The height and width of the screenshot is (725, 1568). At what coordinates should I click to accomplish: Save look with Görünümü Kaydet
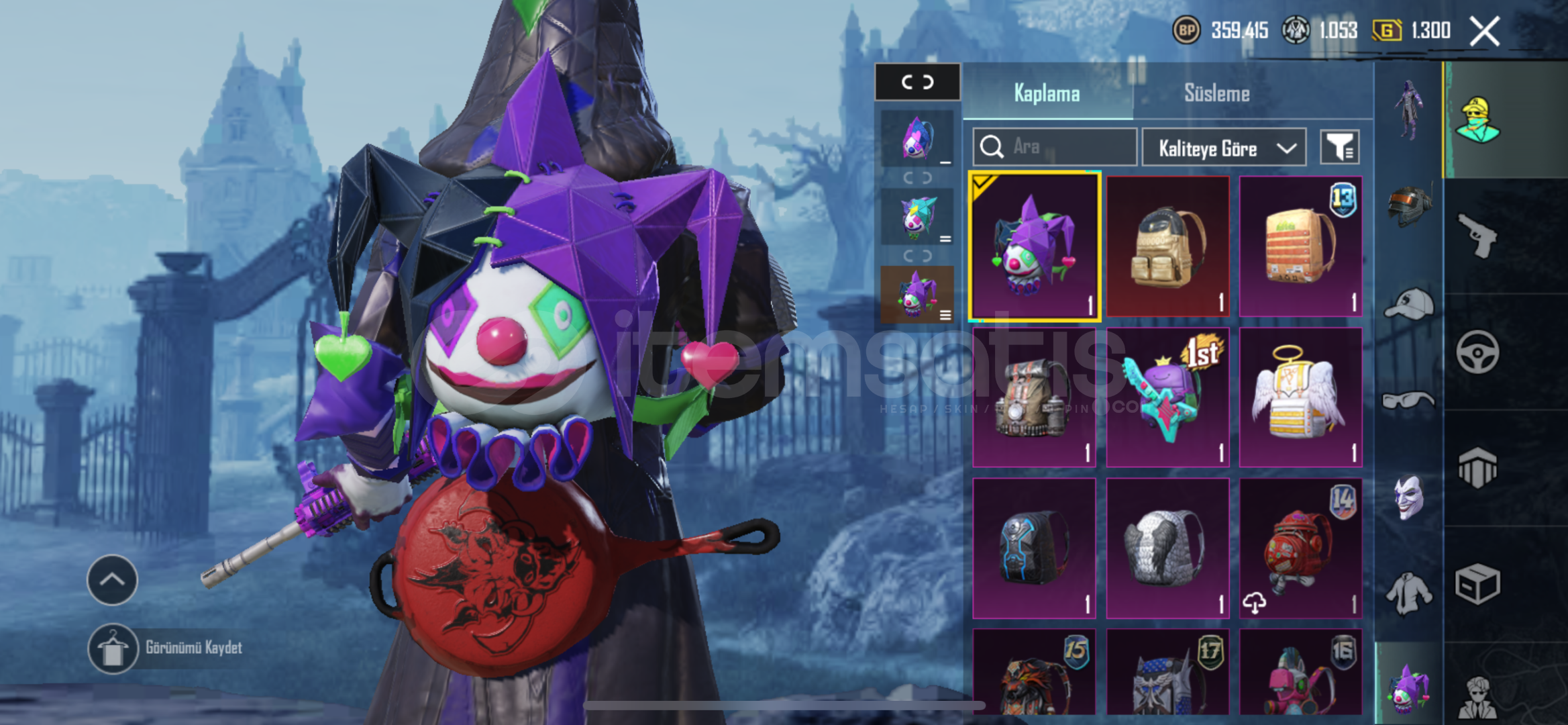(193, 648)
